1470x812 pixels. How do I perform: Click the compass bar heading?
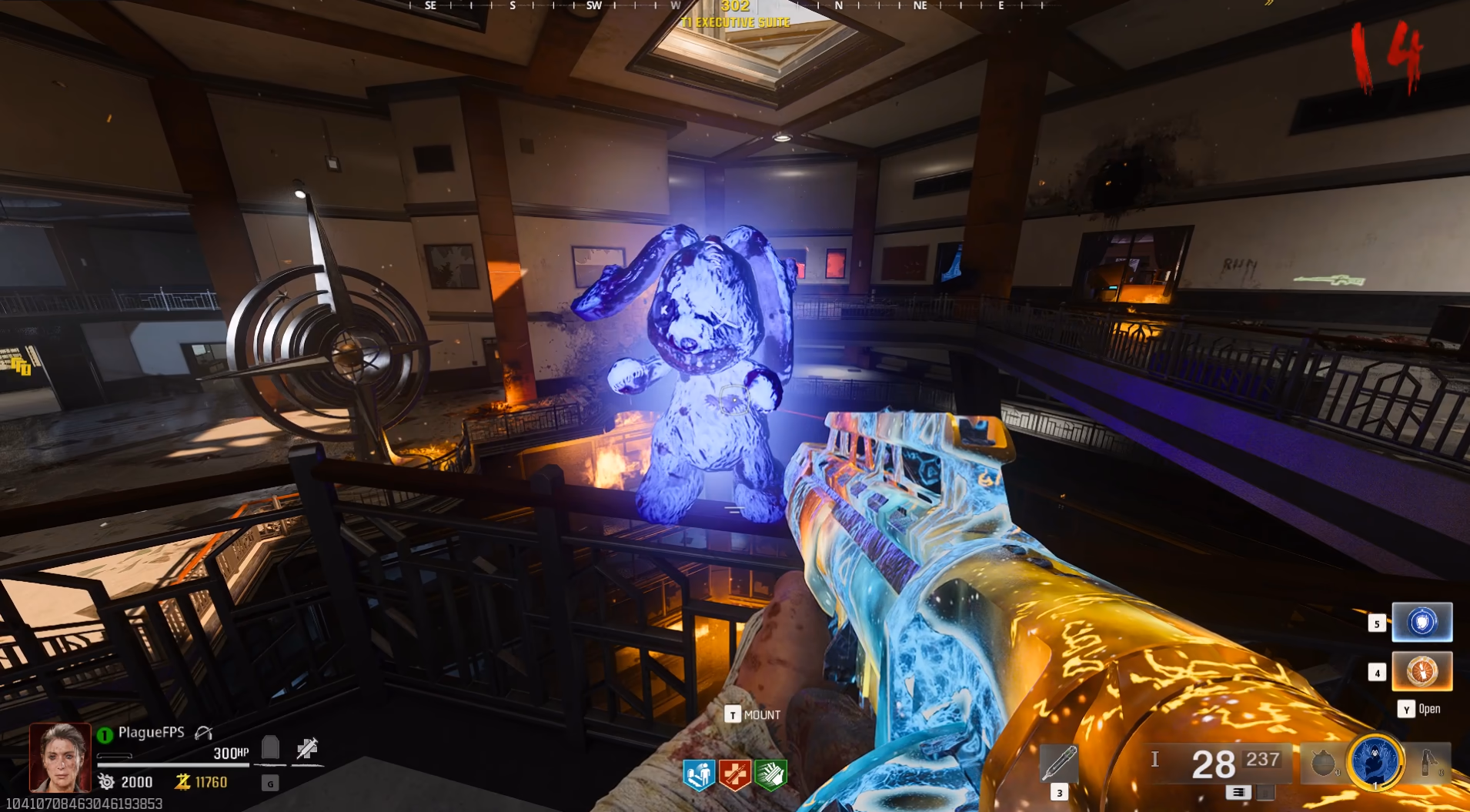pos(735,6)
